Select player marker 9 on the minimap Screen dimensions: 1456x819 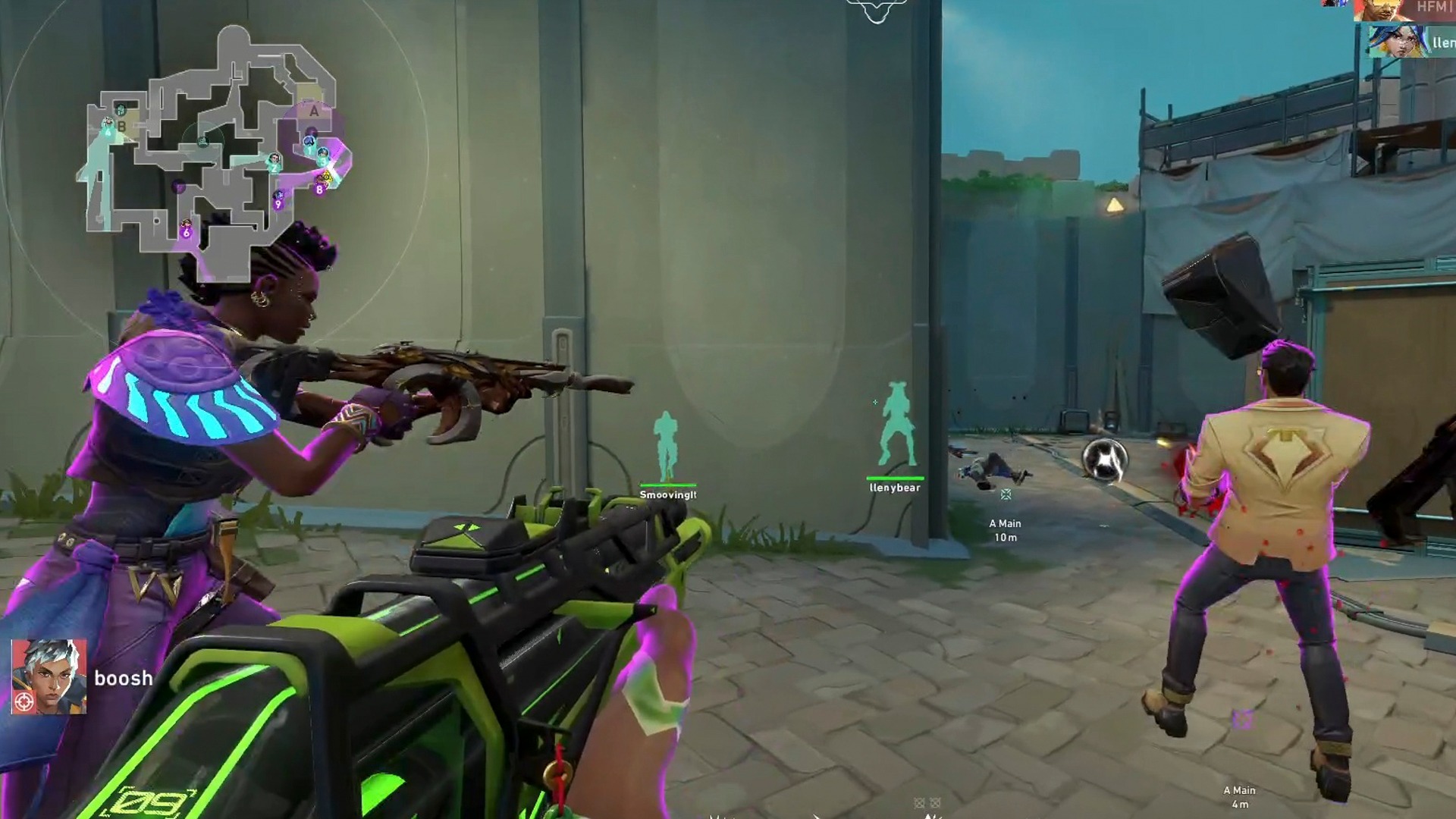[278, 202]
